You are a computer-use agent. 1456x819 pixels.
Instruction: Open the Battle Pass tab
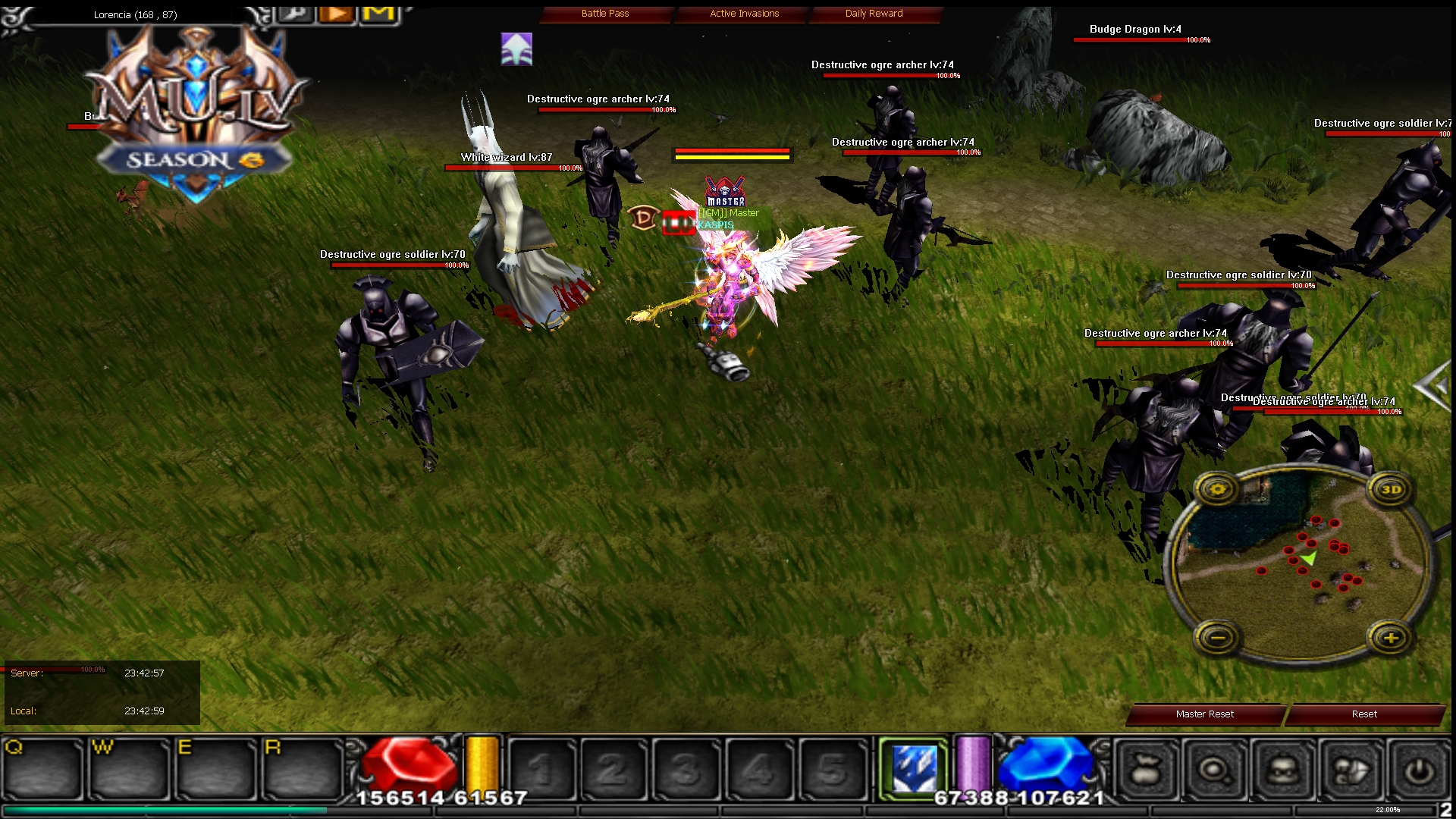605,13
